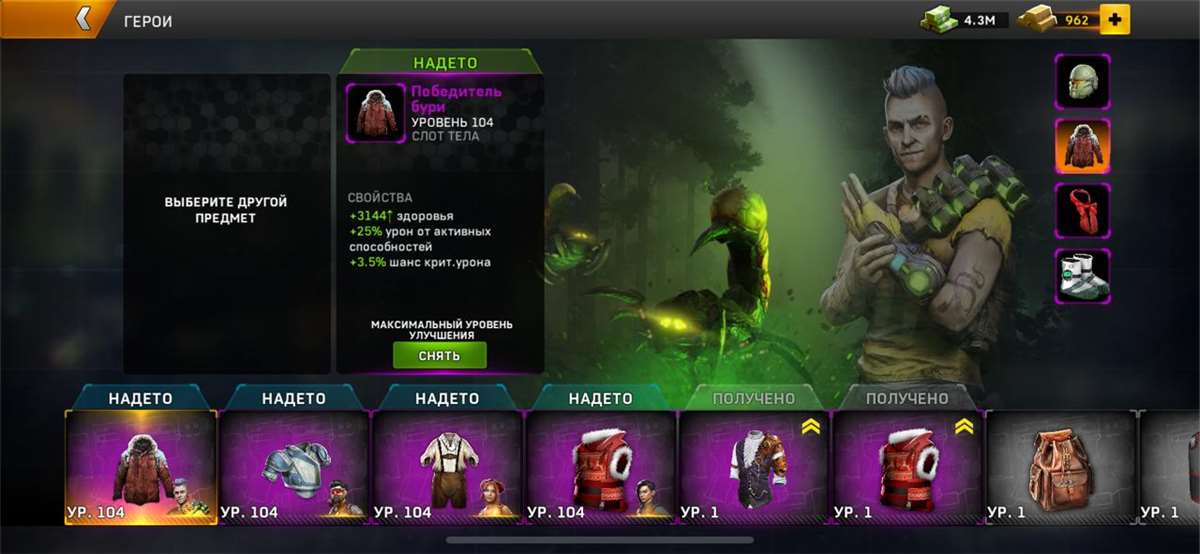Screen dimensions: 1200x554
Task: Pick the lederhosen outfit card
Action: click(x=447, y=467)
